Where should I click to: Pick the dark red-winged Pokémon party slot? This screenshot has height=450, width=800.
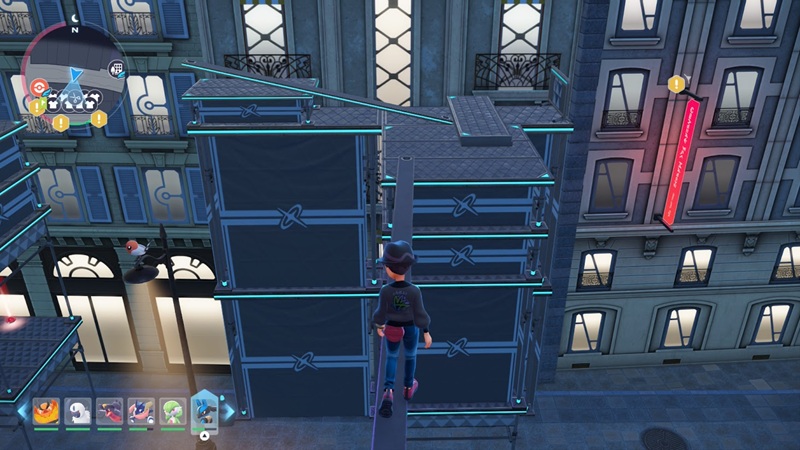(109, 411)
